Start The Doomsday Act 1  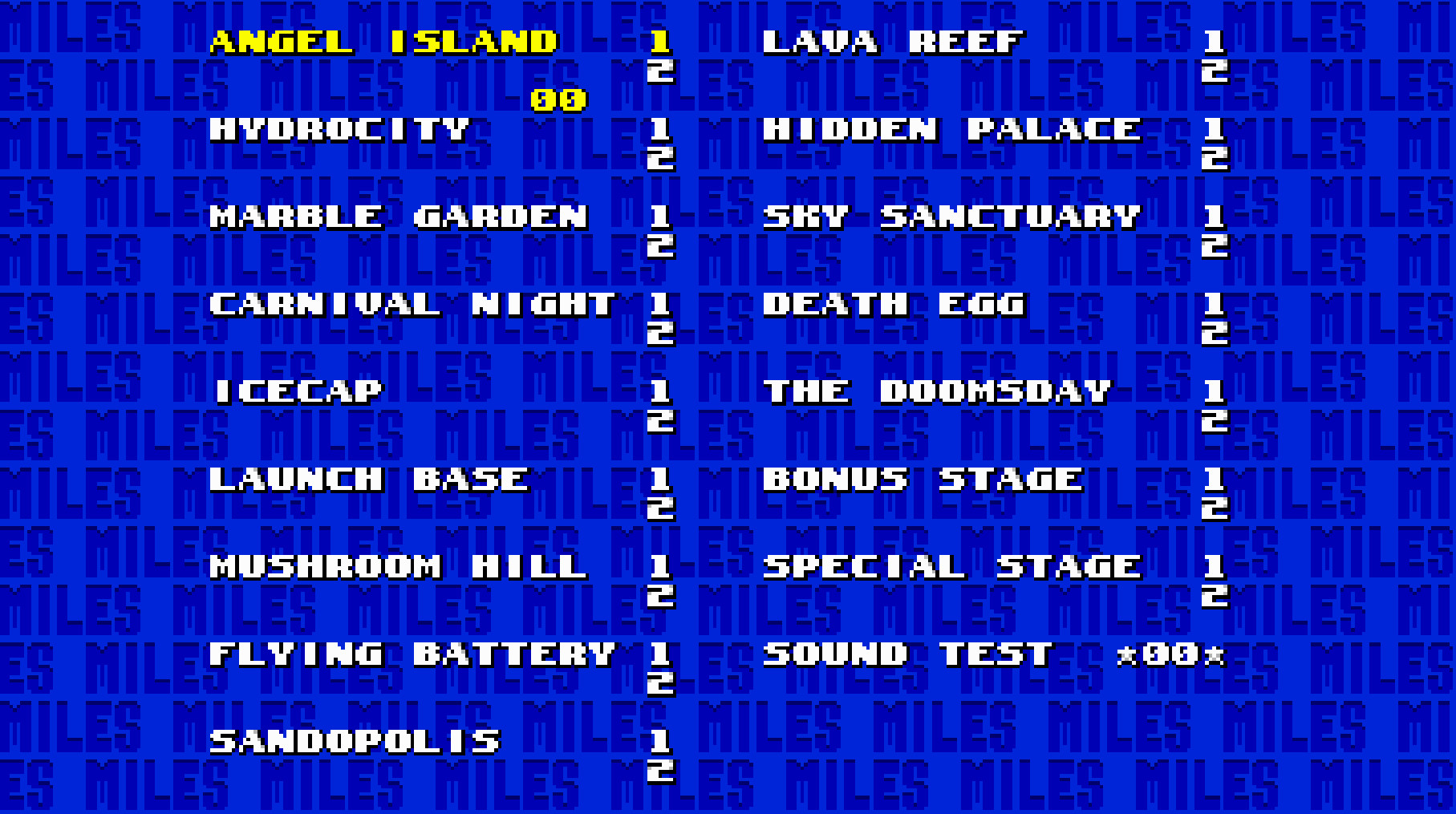point(1216,391)
